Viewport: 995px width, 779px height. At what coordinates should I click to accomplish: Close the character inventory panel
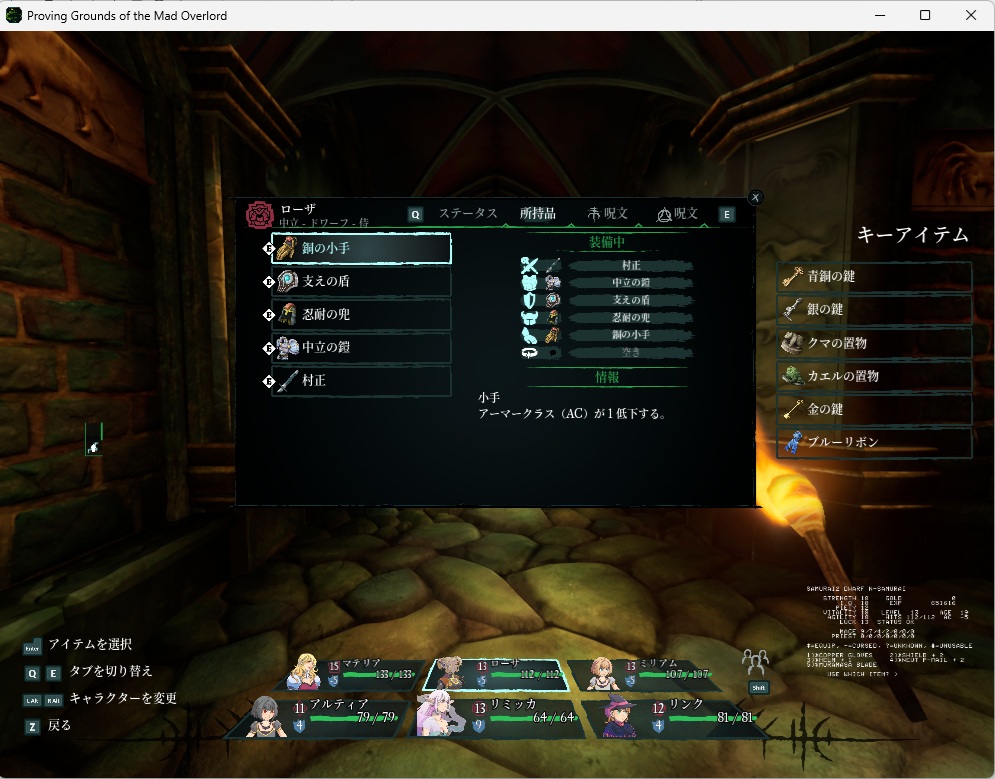[x=756, y=198]
